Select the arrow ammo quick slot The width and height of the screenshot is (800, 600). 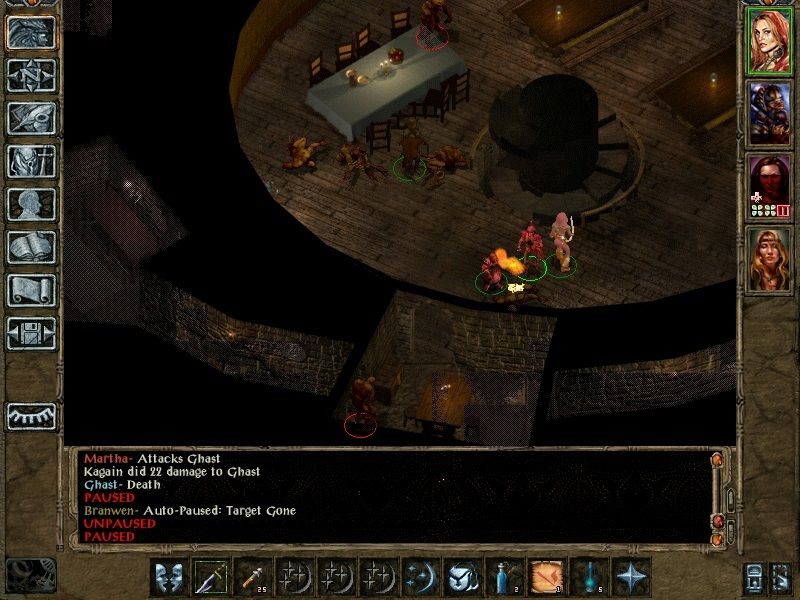tap(254, 578)
